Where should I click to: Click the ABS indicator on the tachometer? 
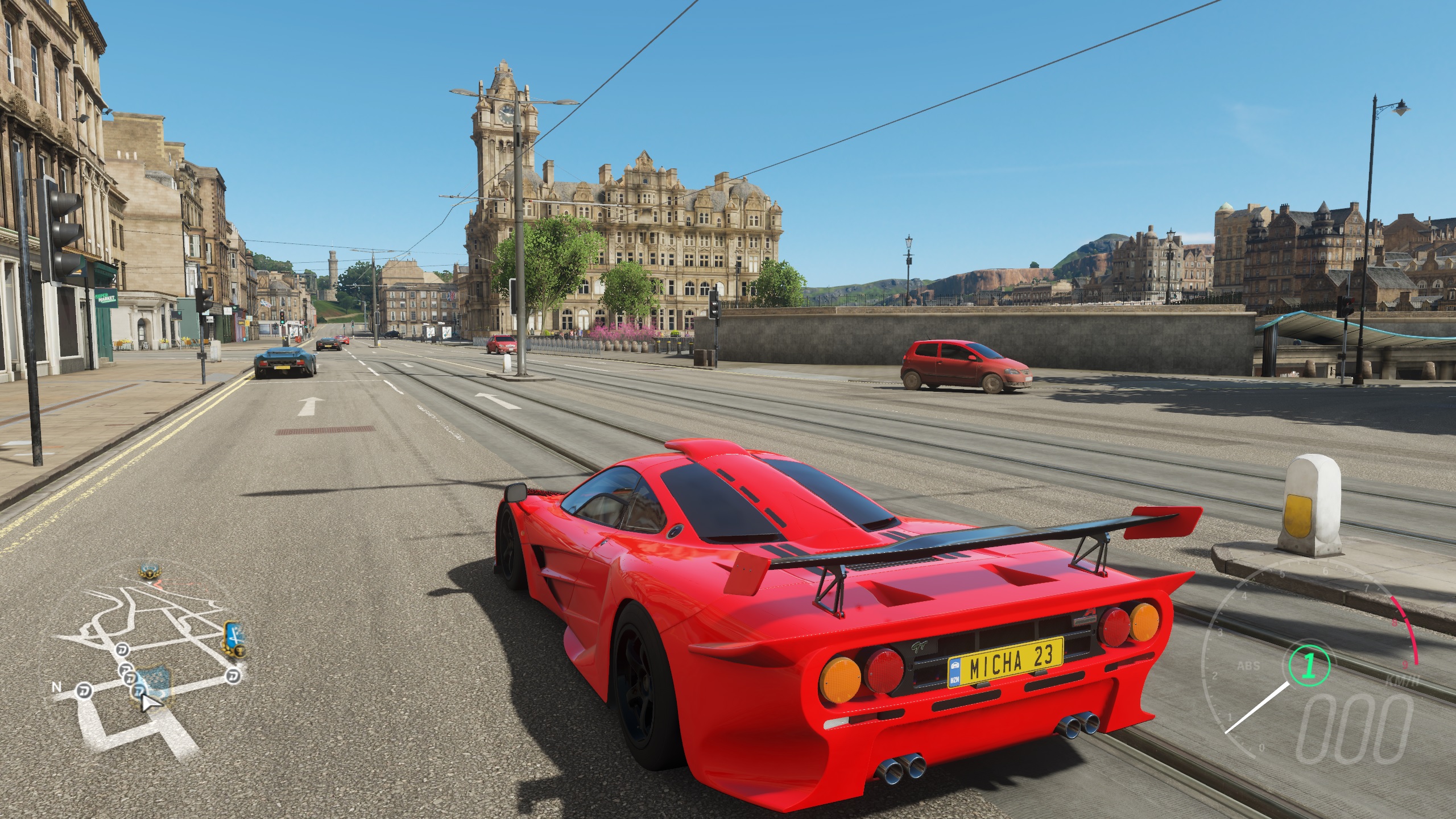pyautogui.click(x=1248, y=666)
